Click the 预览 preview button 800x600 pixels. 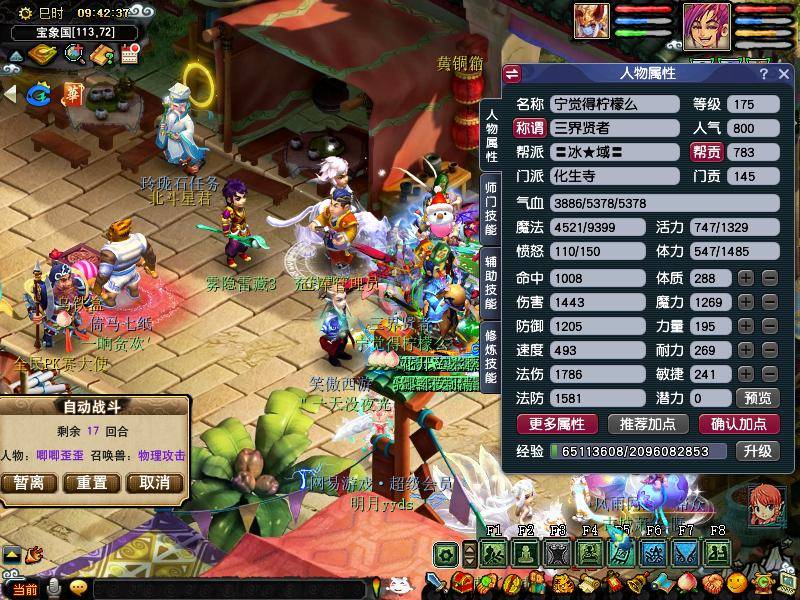pyautogui.click(x=759, y=398)
